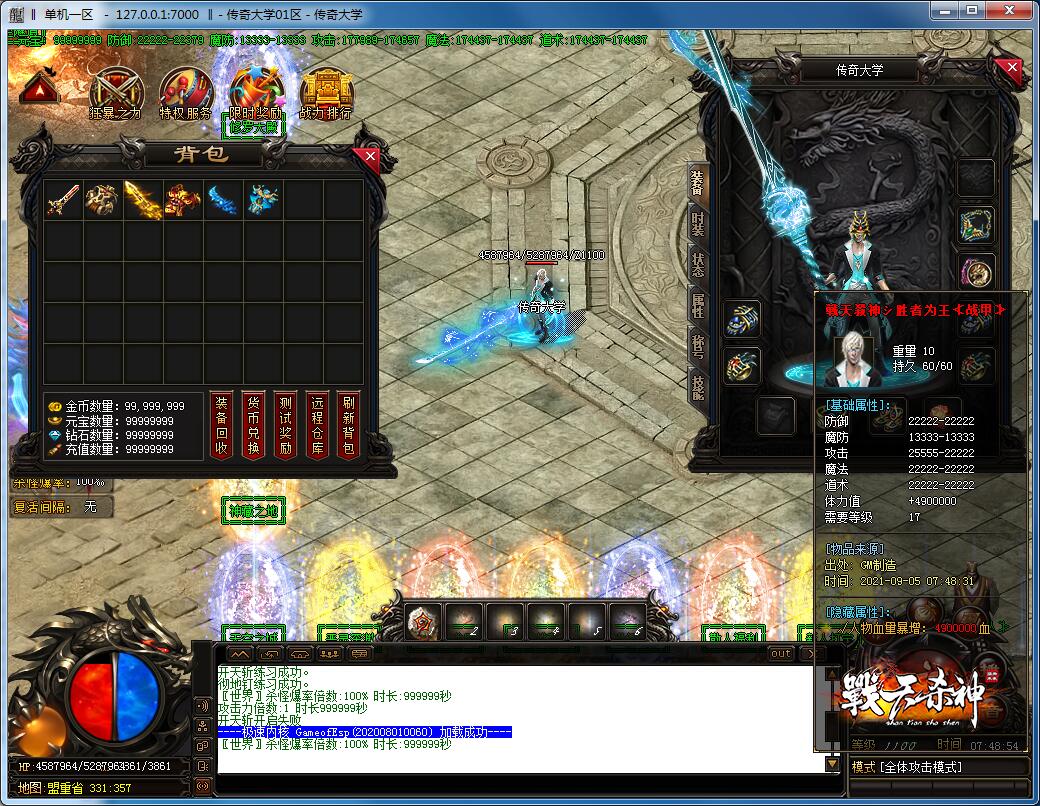1040x806 pixels.
Task: Switch to the 属性 attributes tab
Action: [x=698, y=305]
